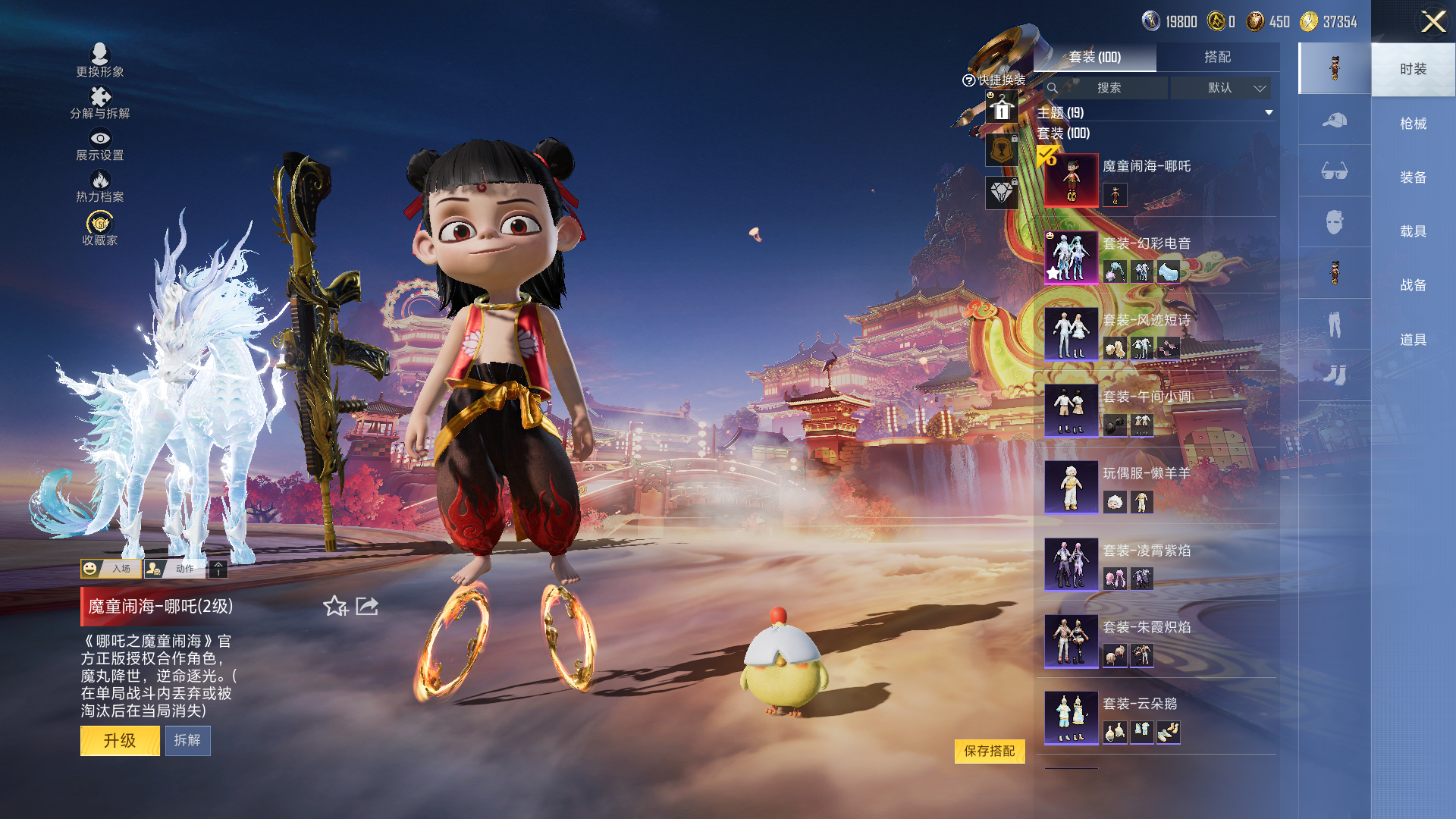Click the 拆解 dismantle button
This screenshot has width=1456, height=819.
point(187,740)
